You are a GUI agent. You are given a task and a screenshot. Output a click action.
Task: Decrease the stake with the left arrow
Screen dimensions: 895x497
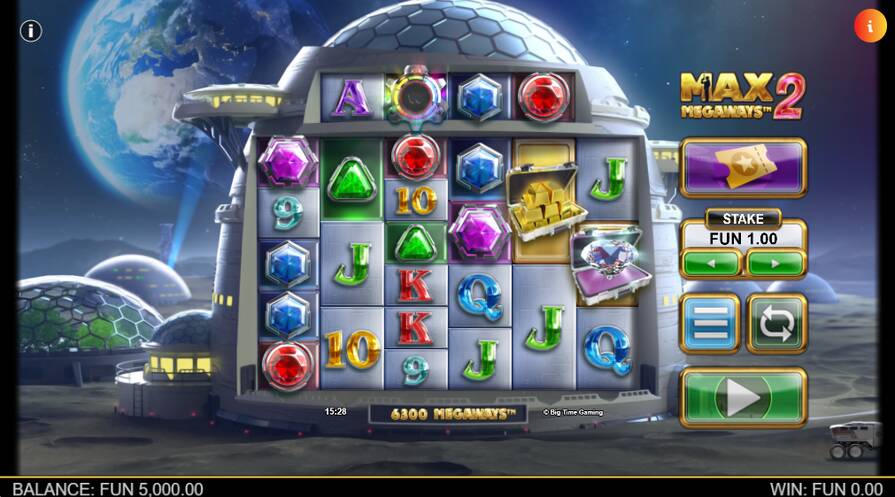tap(711, 263)
